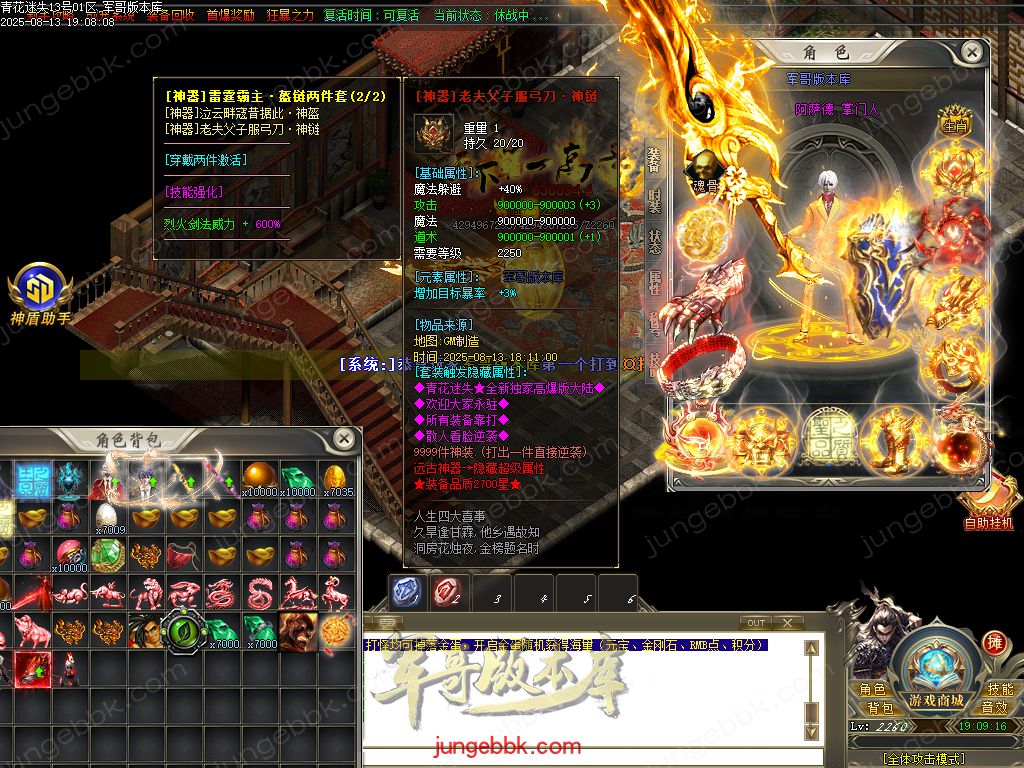Screen dimensions: 1024x768
Task: Start auto-combat with 自助挂机 button
Action: tap(988, 504)
